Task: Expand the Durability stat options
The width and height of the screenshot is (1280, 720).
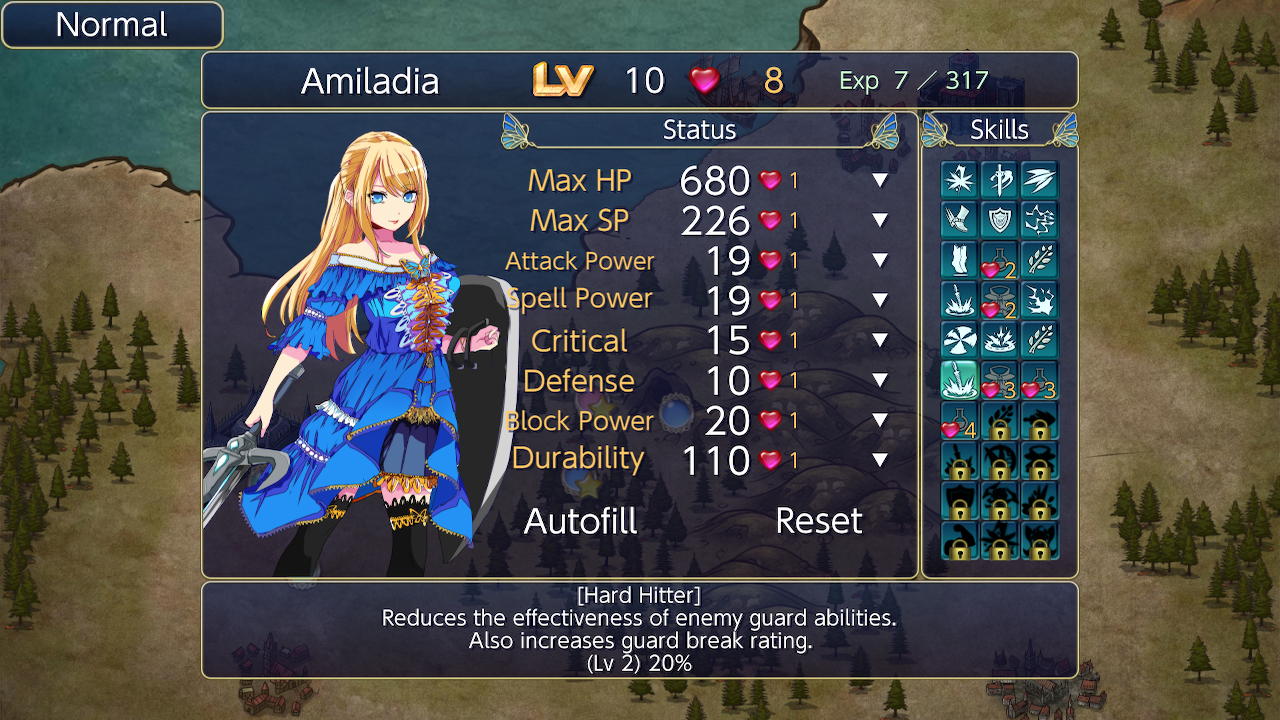Action: click(x=879, y=461)
